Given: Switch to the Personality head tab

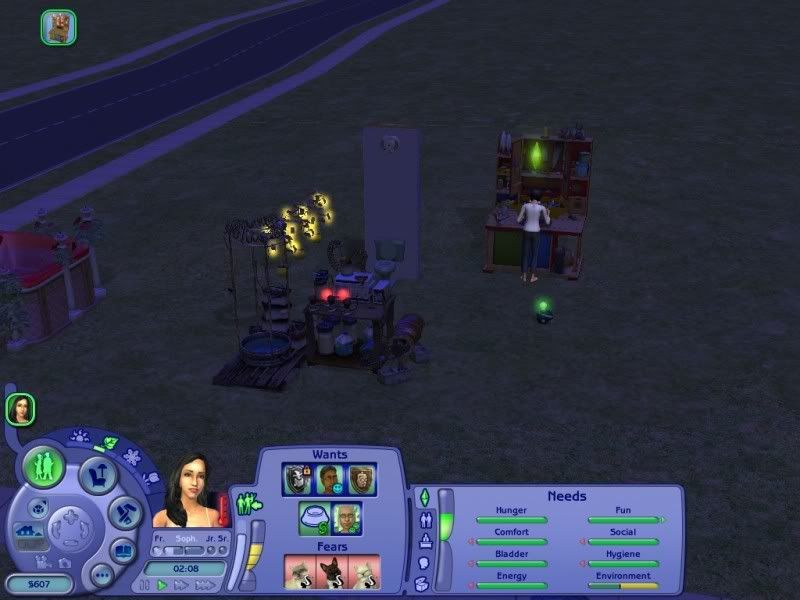Looking at the screenshot, I should [x=423, y=563].
